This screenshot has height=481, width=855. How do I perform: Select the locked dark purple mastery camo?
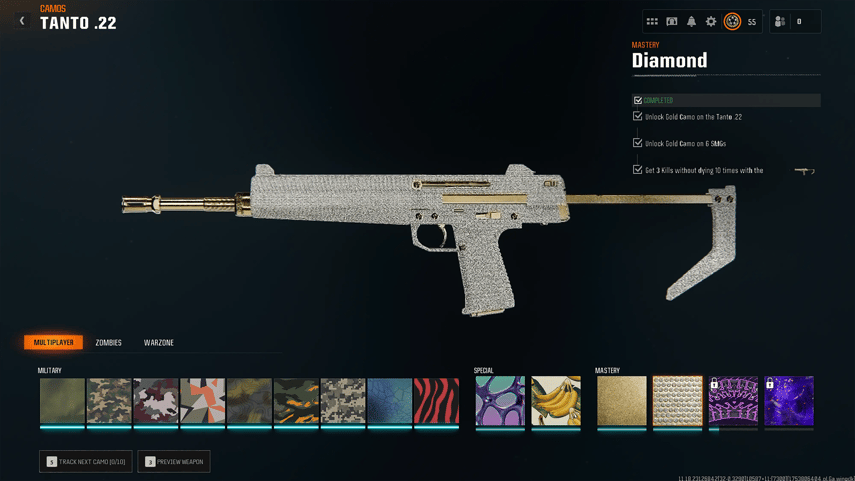pyautogui.click(x=789, y=401)
